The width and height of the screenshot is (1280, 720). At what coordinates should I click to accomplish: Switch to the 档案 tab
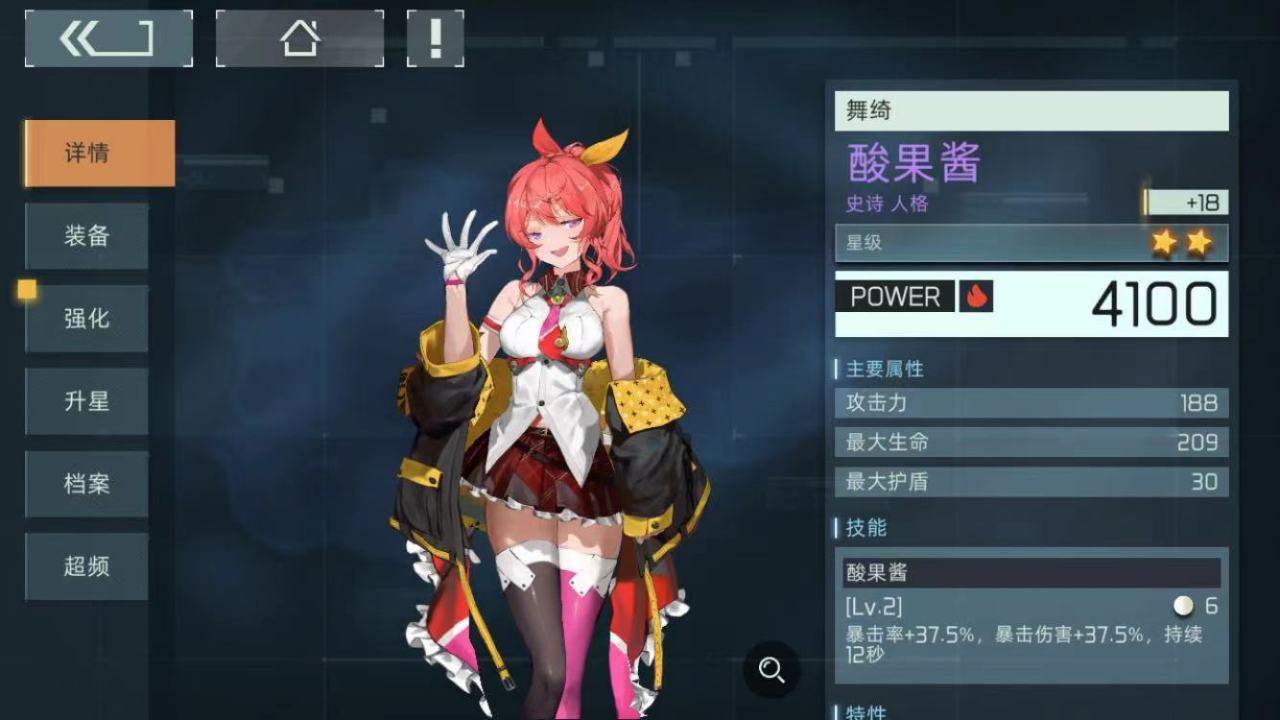tap(87, 484)
